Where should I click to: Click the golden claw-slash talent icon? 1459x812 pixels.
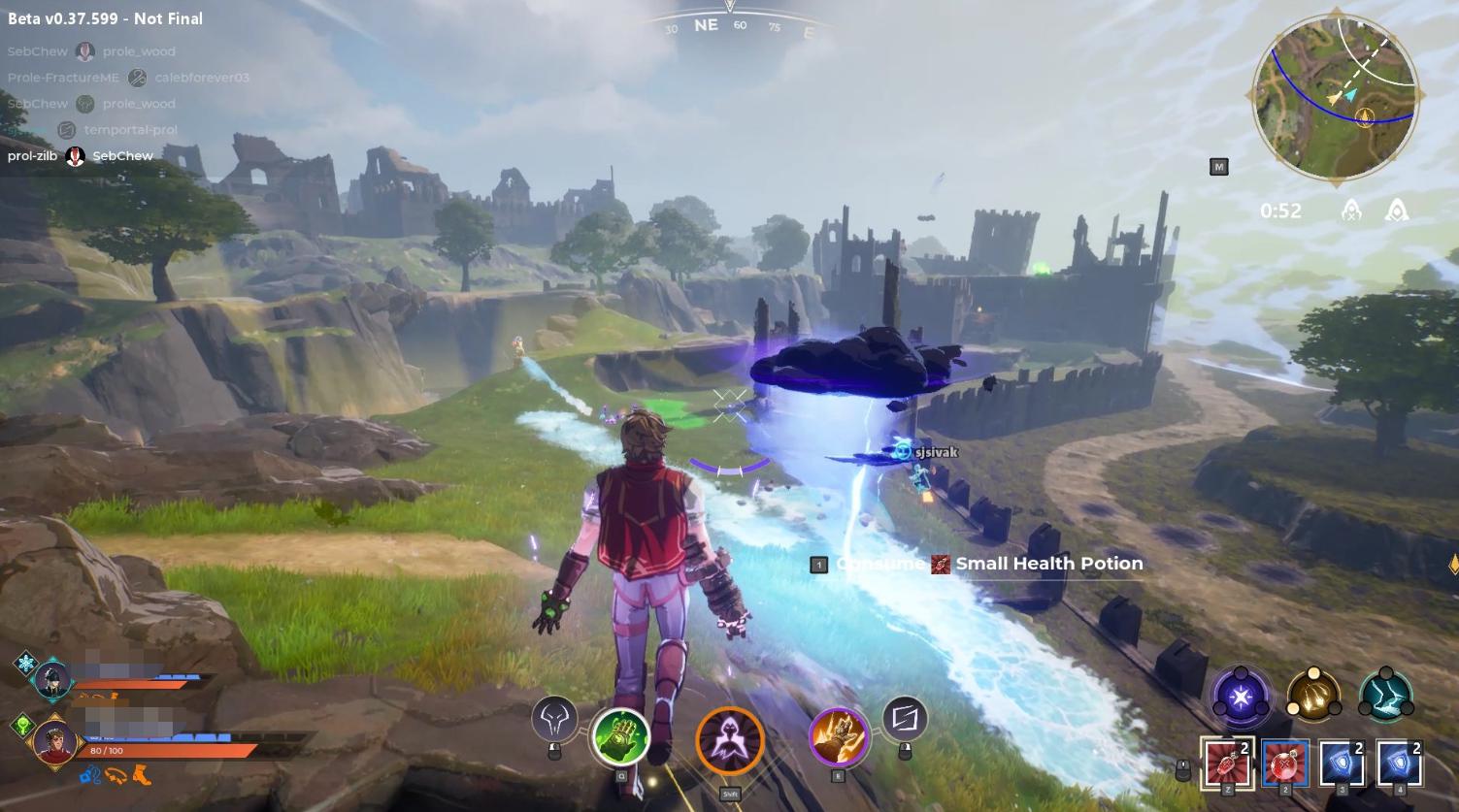click(1313, 696)
